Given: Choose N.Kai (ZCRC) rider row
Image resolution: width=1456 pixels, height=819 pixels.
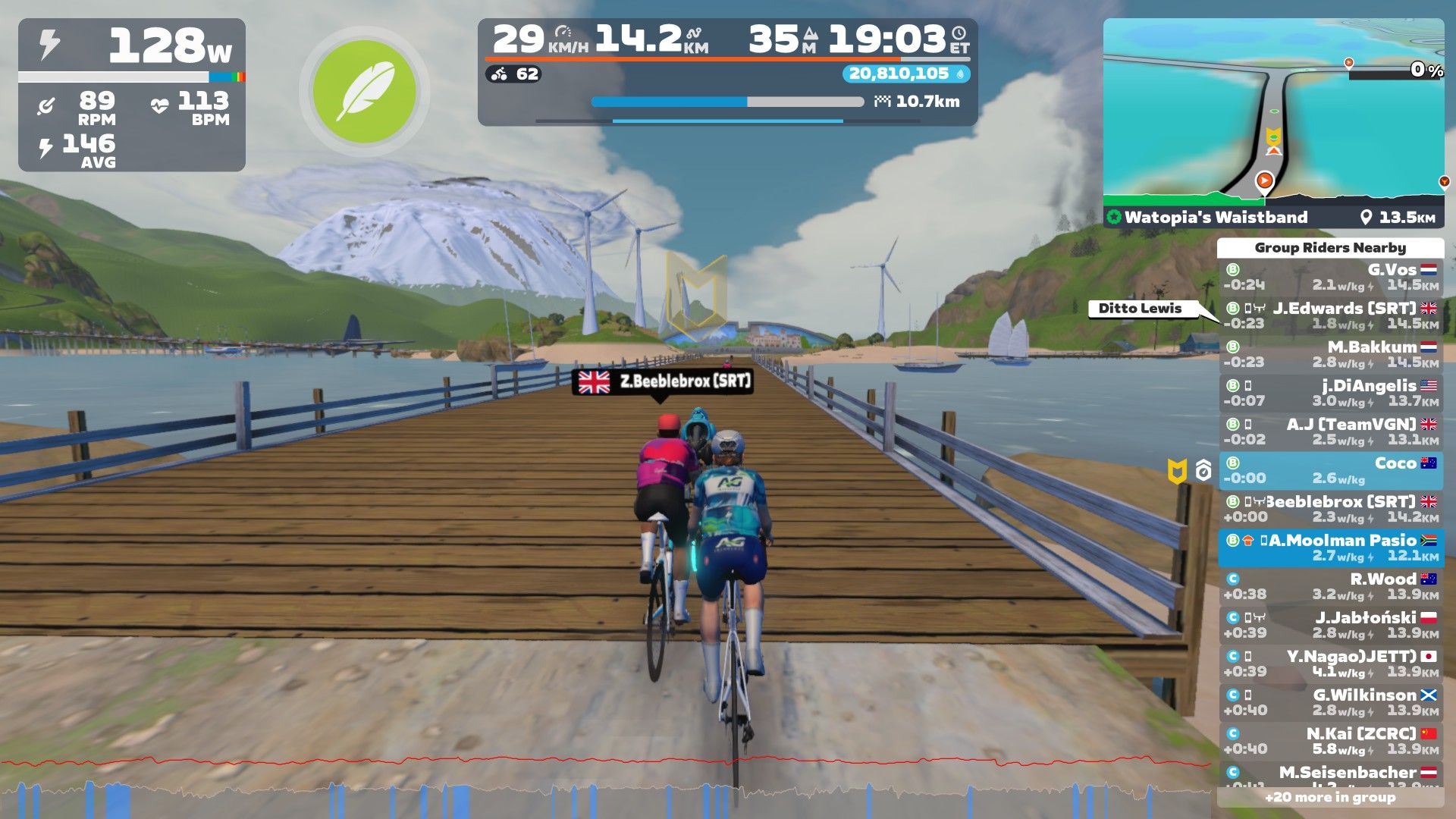Looking at the screenshot, I should tap(1330, 741).
